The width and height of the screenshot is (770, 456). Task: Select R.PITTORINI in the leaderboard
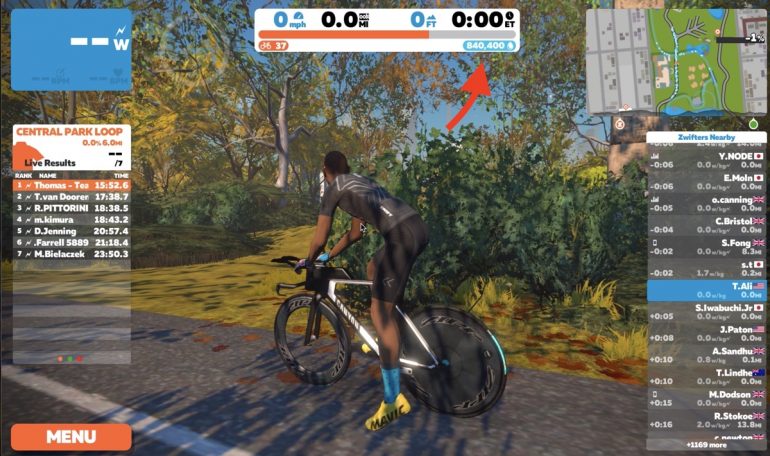[x=71, y=208]
